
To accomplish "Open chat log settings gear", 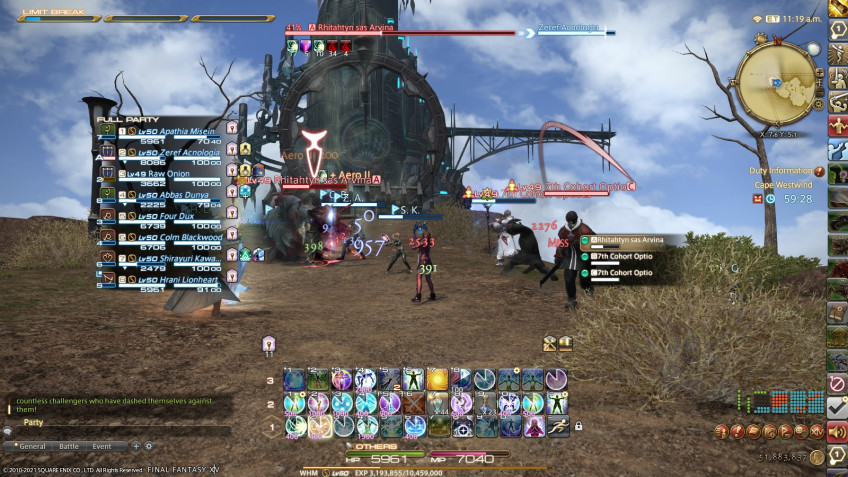I will tap(149, 446).
